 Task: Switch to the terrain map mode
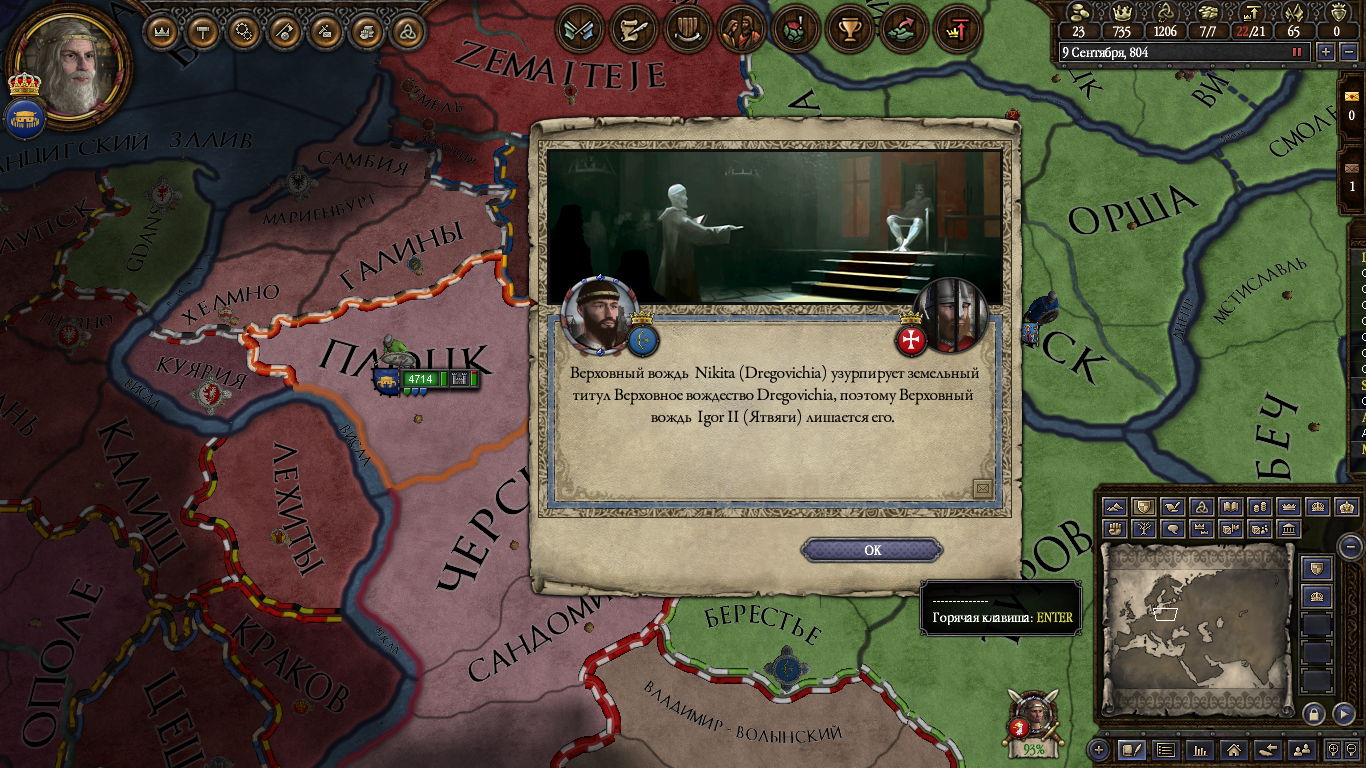click(1115, 508)
